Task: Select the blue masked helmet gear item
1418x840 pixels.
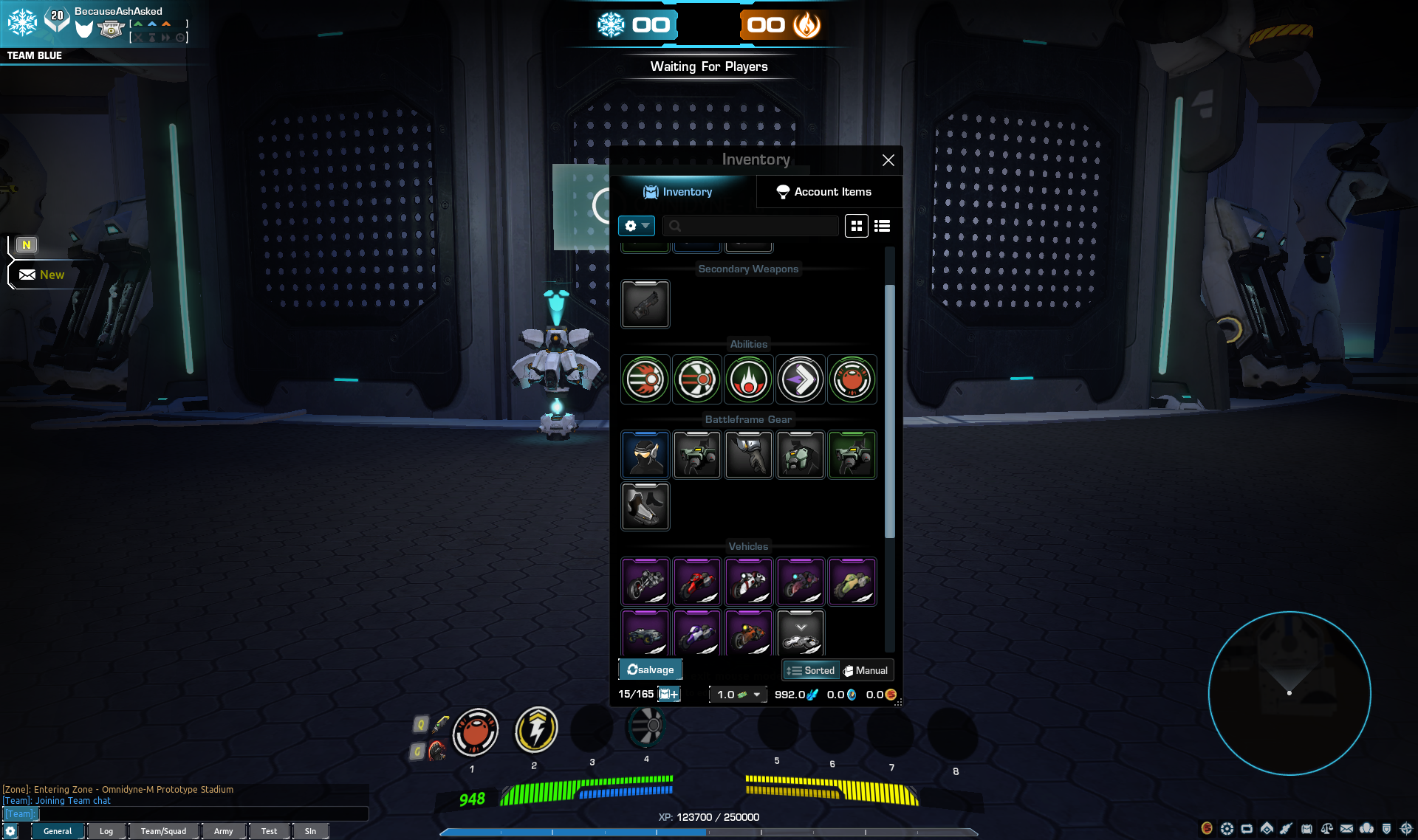Action: [645, 455]
